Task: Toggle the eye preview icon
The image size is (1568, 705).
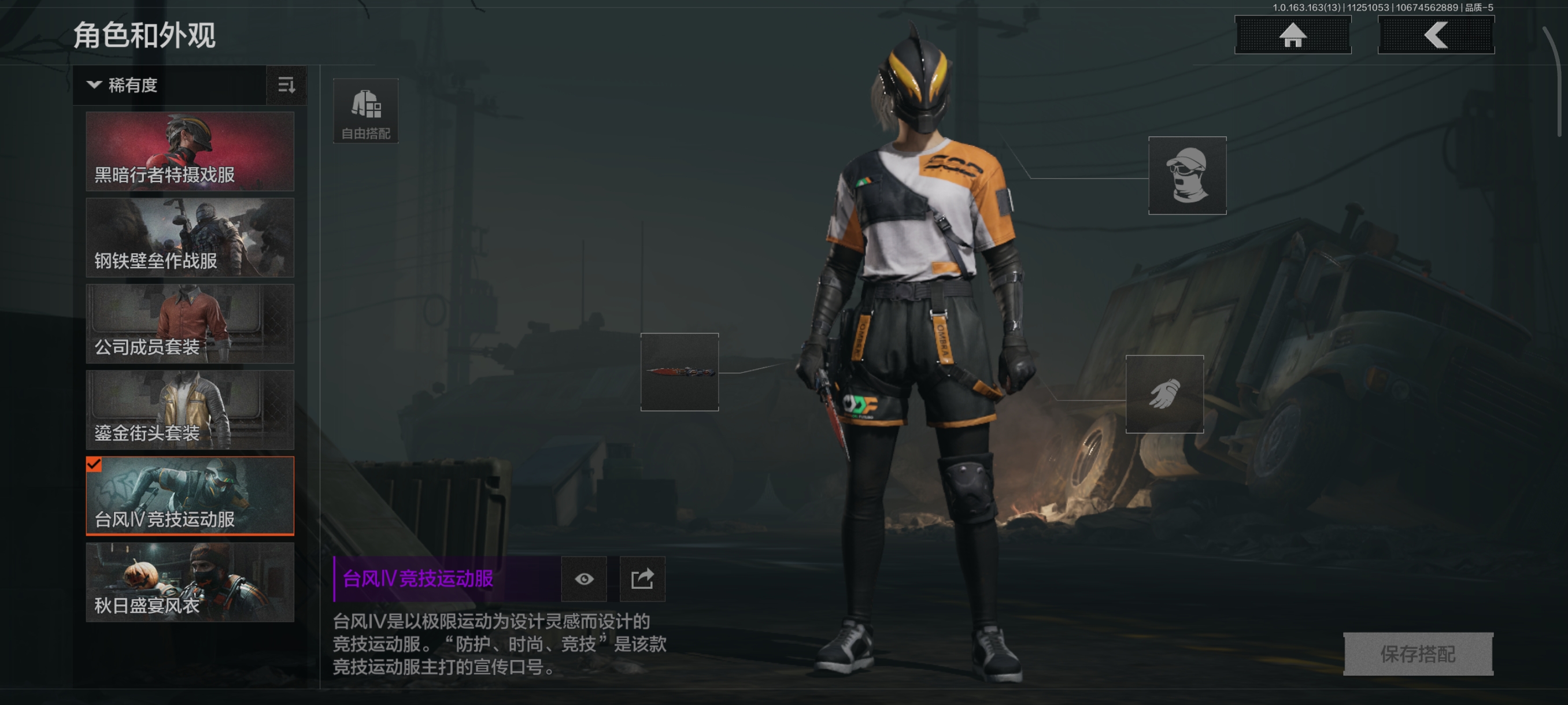Action: pyautogui.click(x=584, y=578)
